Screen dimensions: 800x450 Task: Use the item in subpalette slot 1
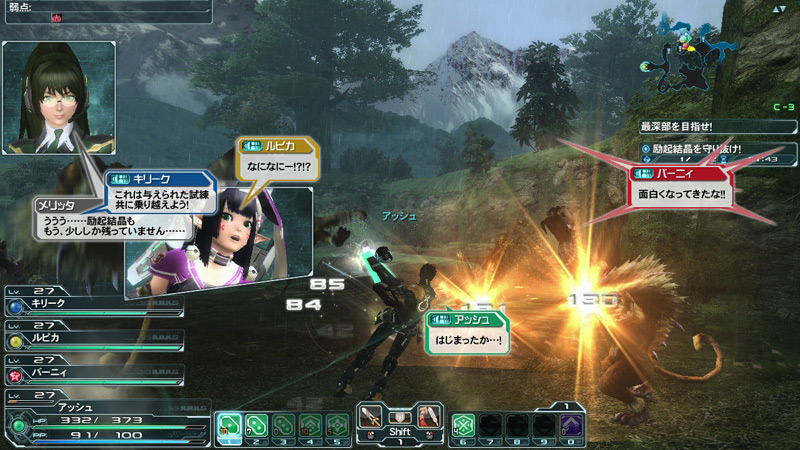pos(229,424)
